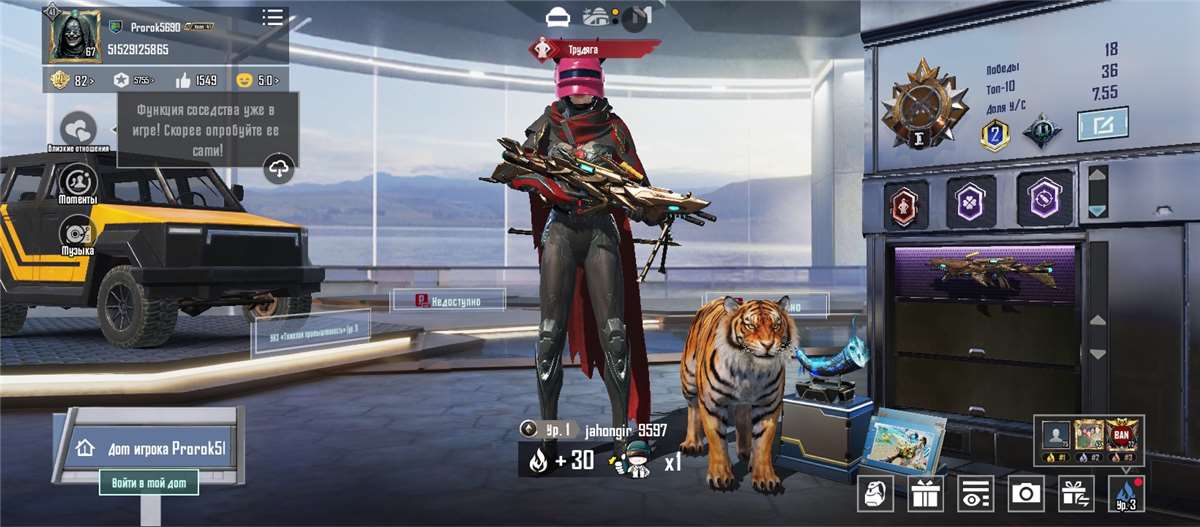Open the blue flame Ур. 3 popularity icon
Screen dimensions: 1200x527
click(1126, 493)
